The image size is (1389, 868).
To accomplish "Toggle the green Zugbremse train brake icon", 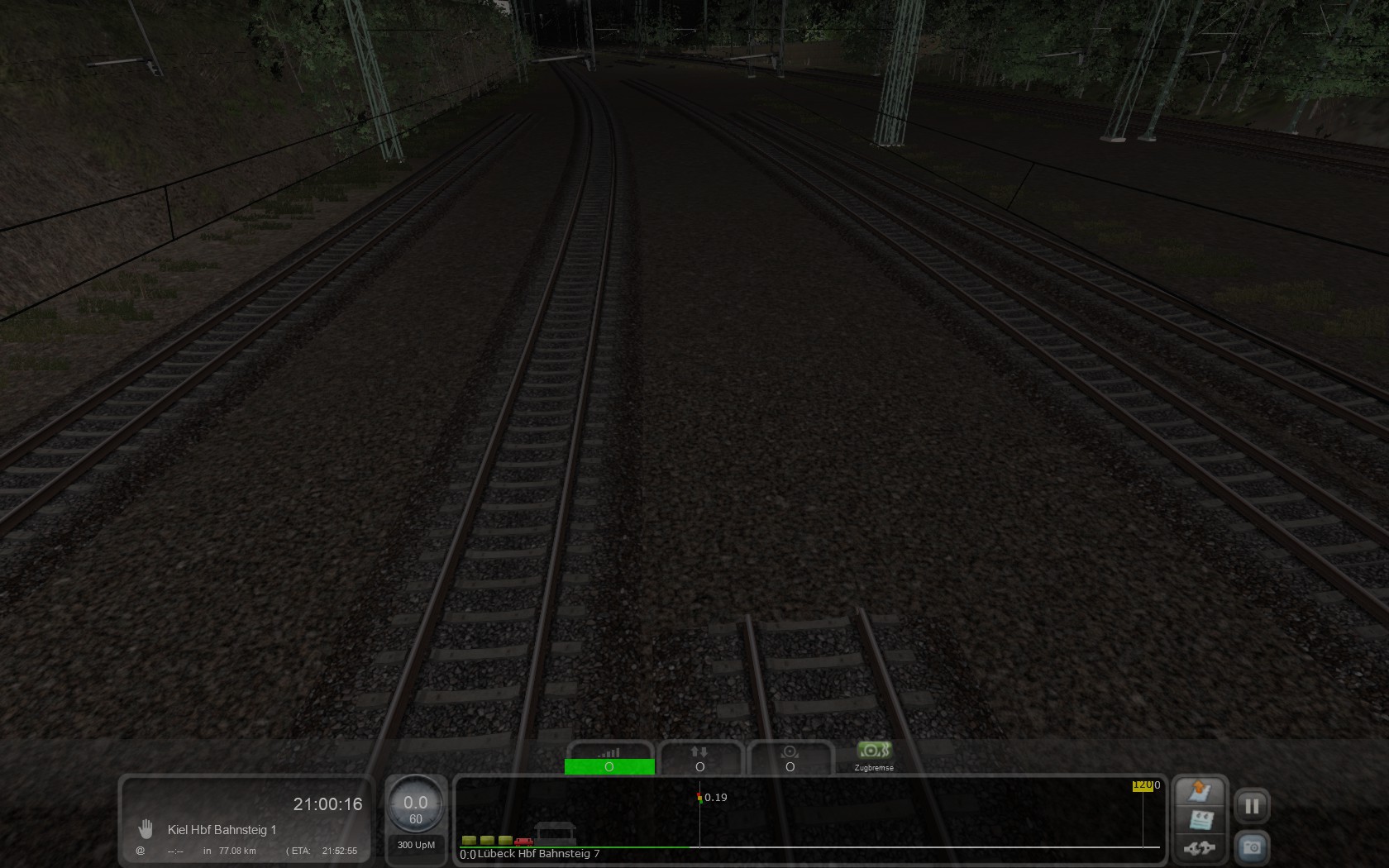I will (873, 751).
